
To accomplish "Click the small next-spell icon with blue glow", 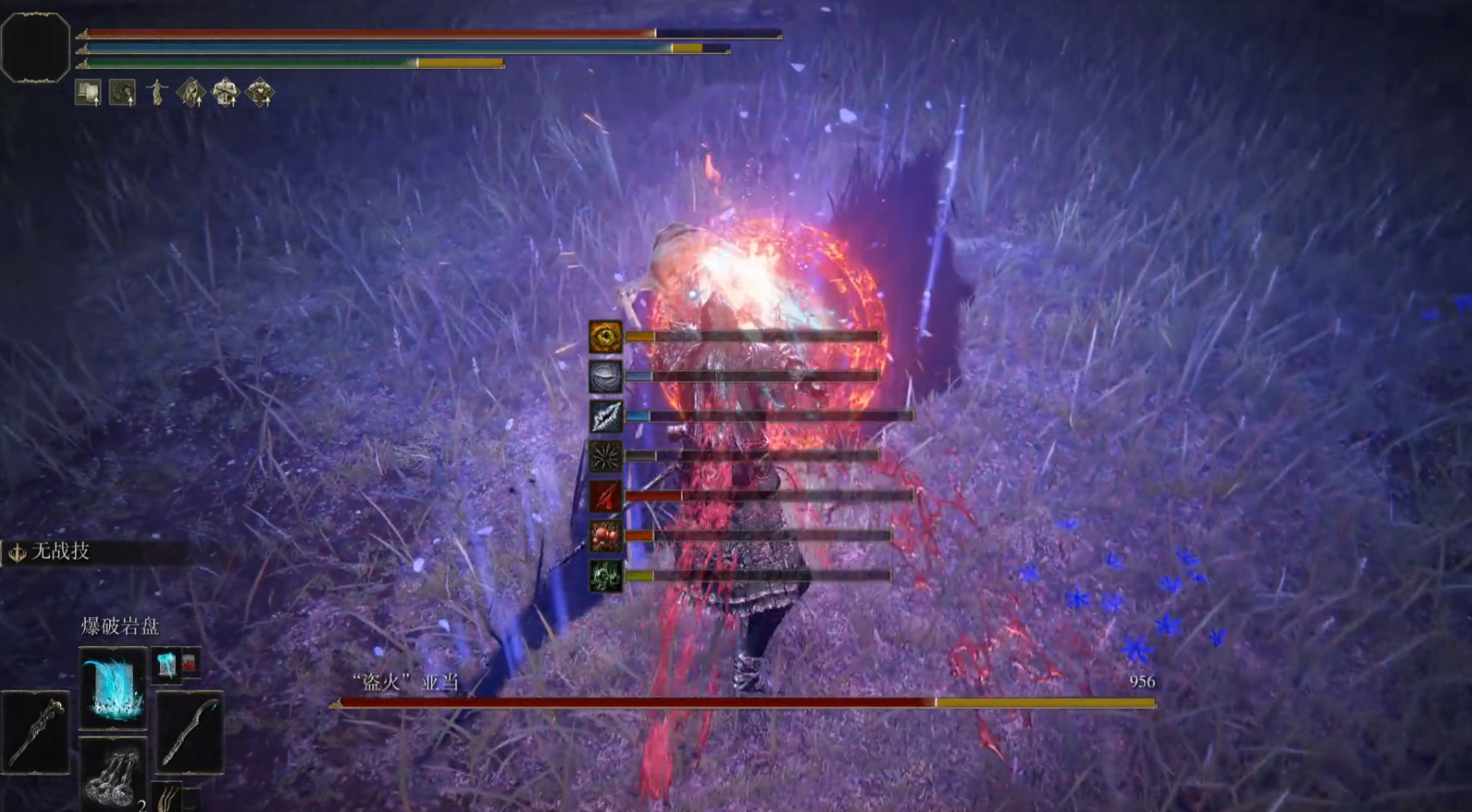I will (166, 664).
